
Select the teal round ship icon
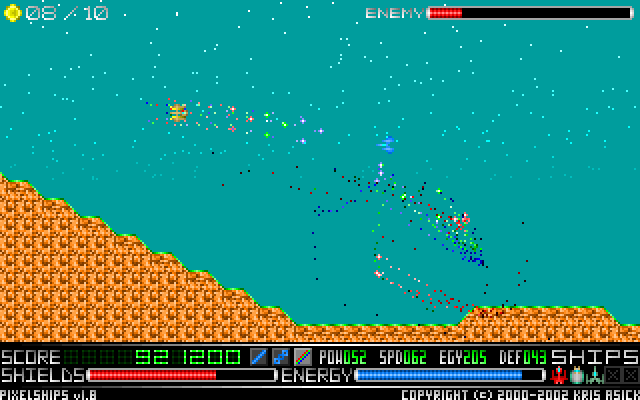(x=576, y=375)
